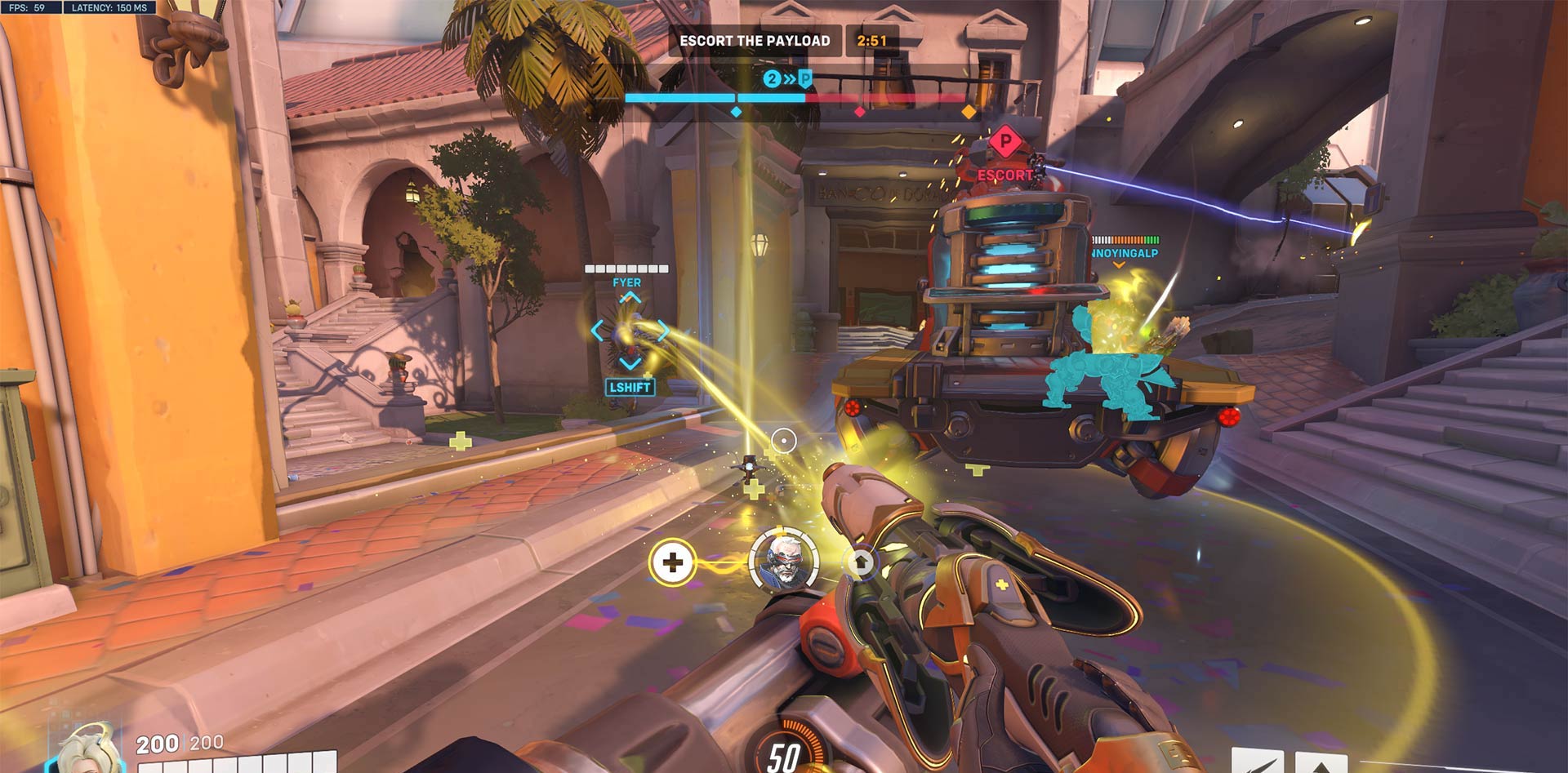Select the damage boost beam icon
This screenshot has width=1568, height=773.
(860, 562)
